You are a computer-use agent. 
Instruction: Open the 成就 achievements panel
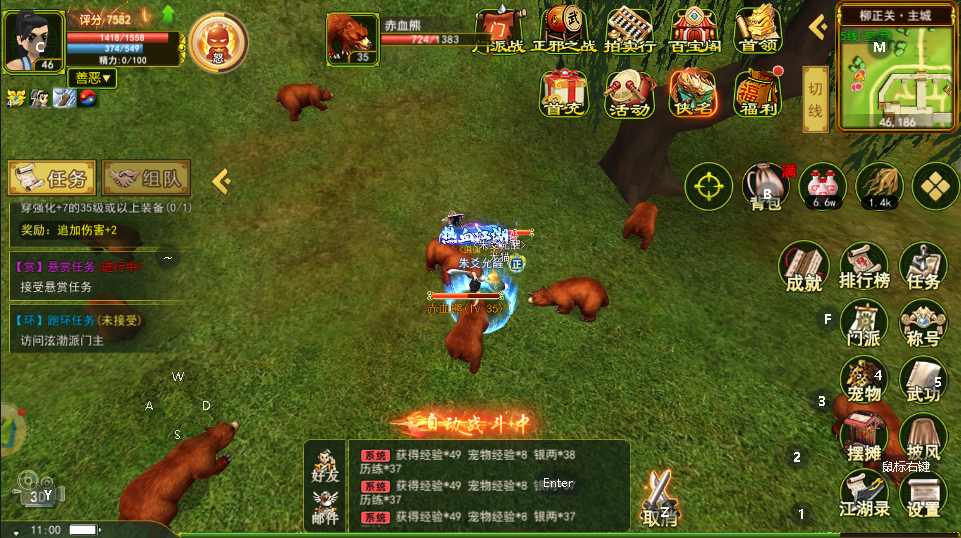click(803, 267)
